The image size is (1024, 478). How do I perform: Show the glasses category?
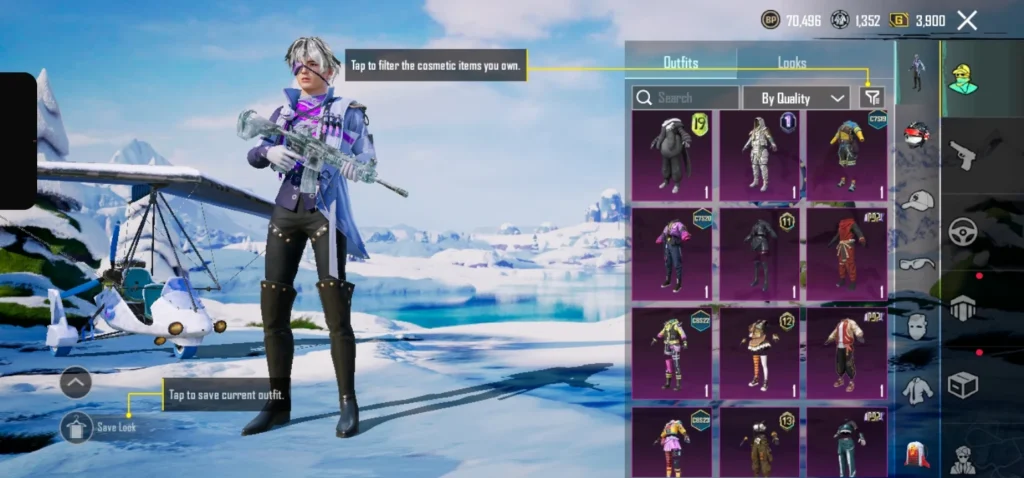click(x=917, y=264)
